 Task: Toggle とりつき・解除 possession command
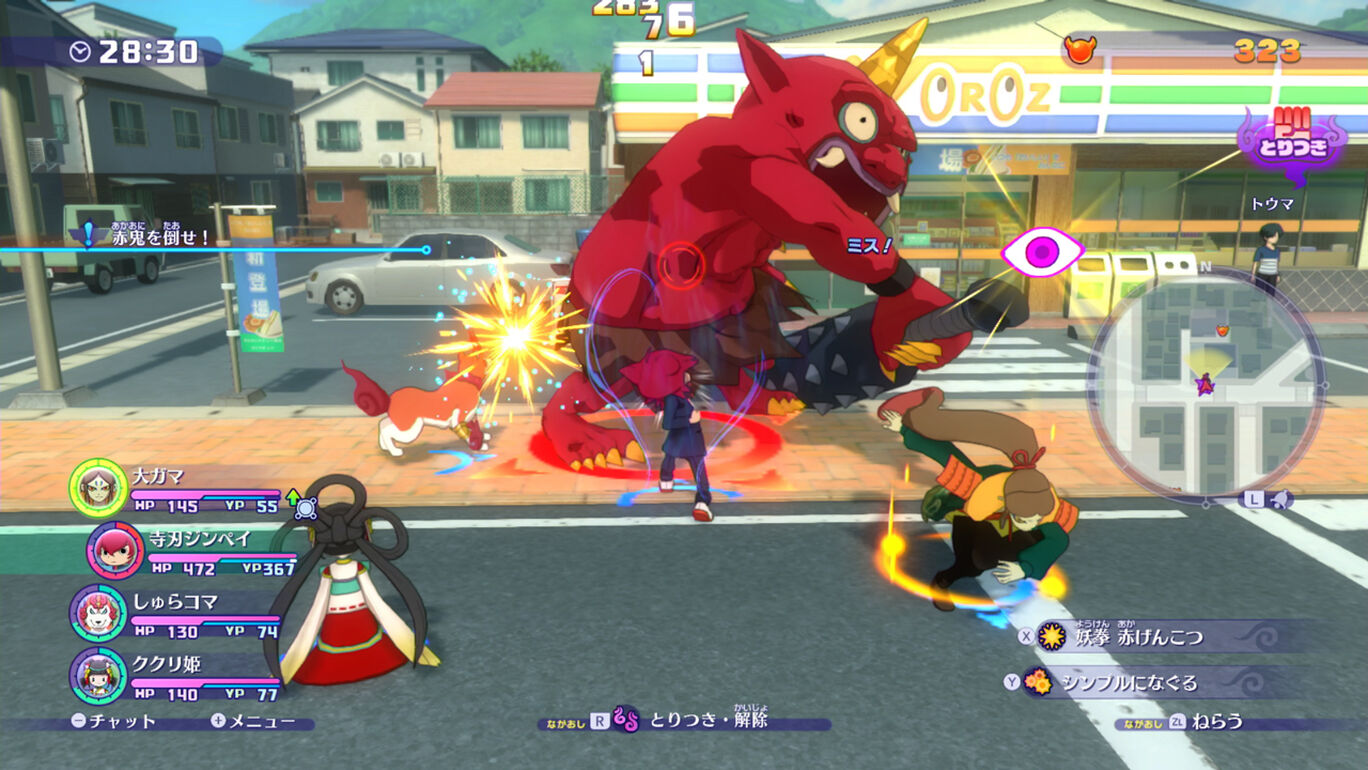click(x=690, y=720)
